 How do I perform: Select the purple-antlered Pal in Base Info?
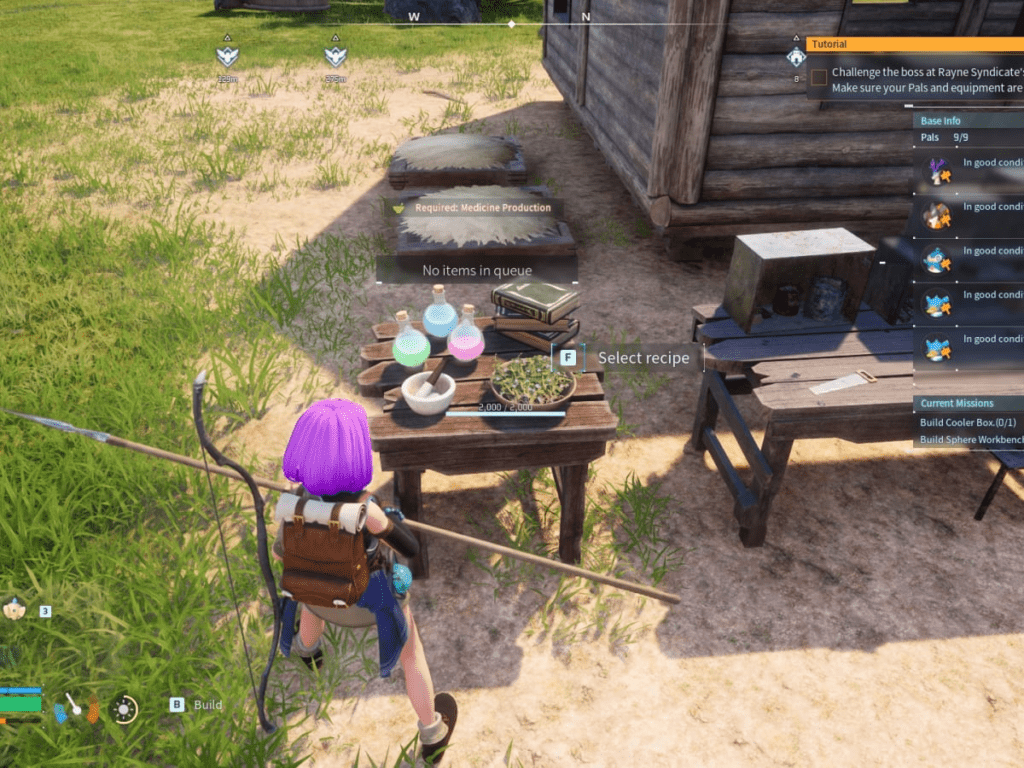[937, 172]
